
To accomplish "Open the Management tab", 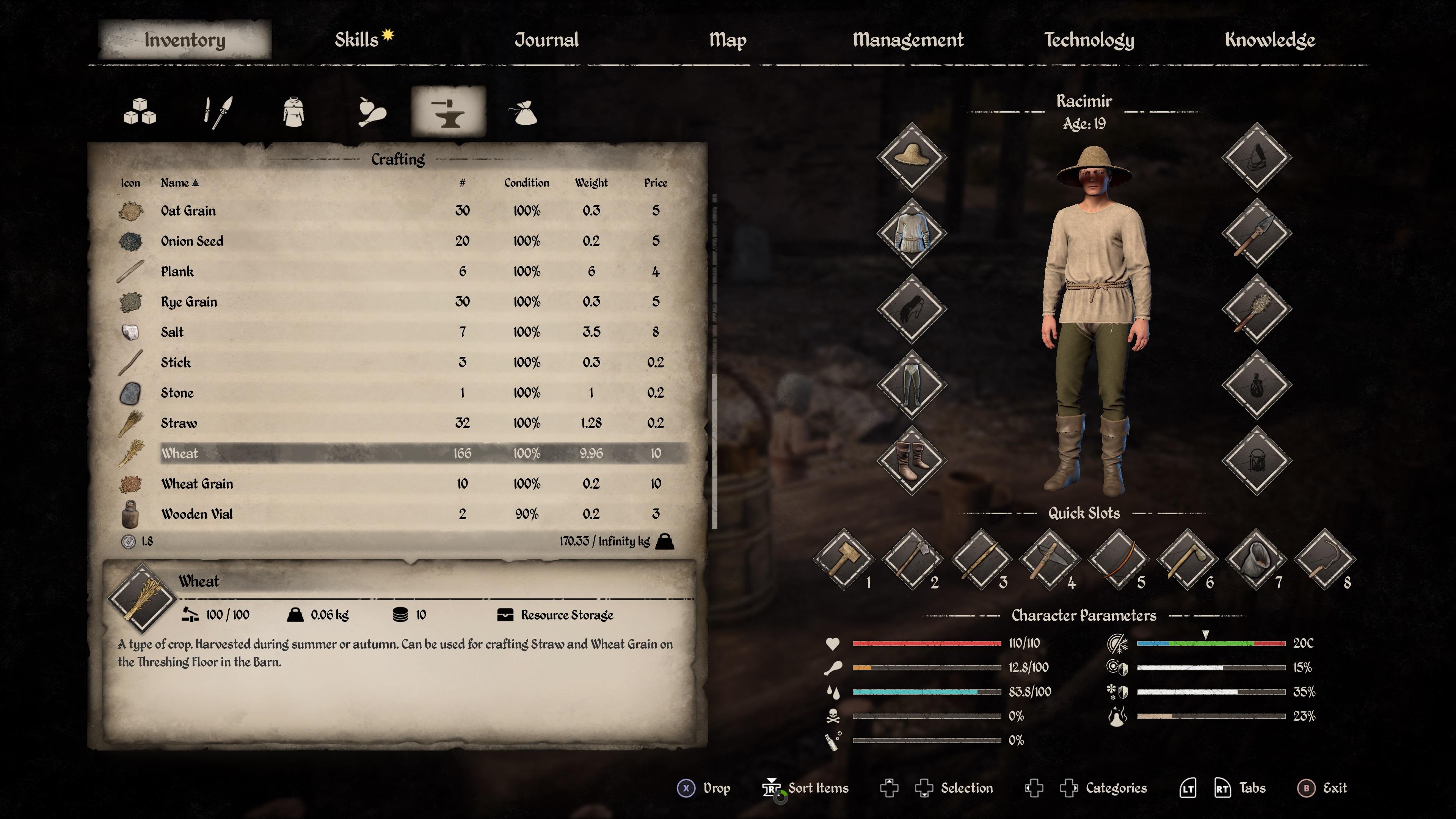I will click(908, 39).
